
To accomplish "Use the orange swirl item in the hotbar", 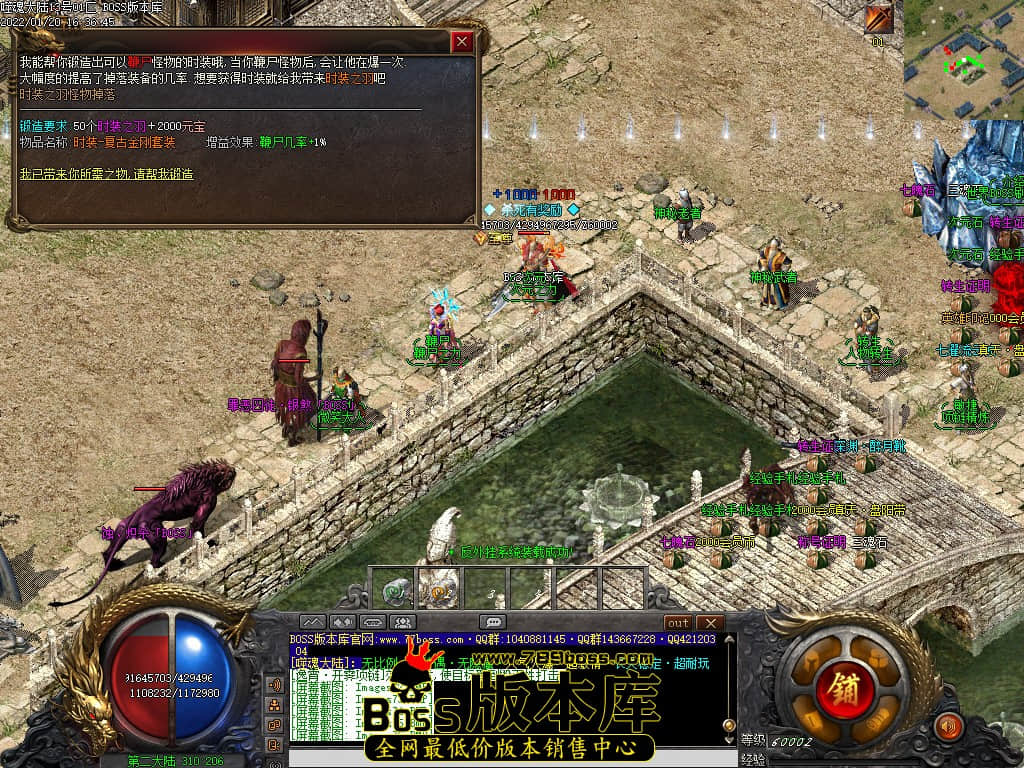I will 438,590.
